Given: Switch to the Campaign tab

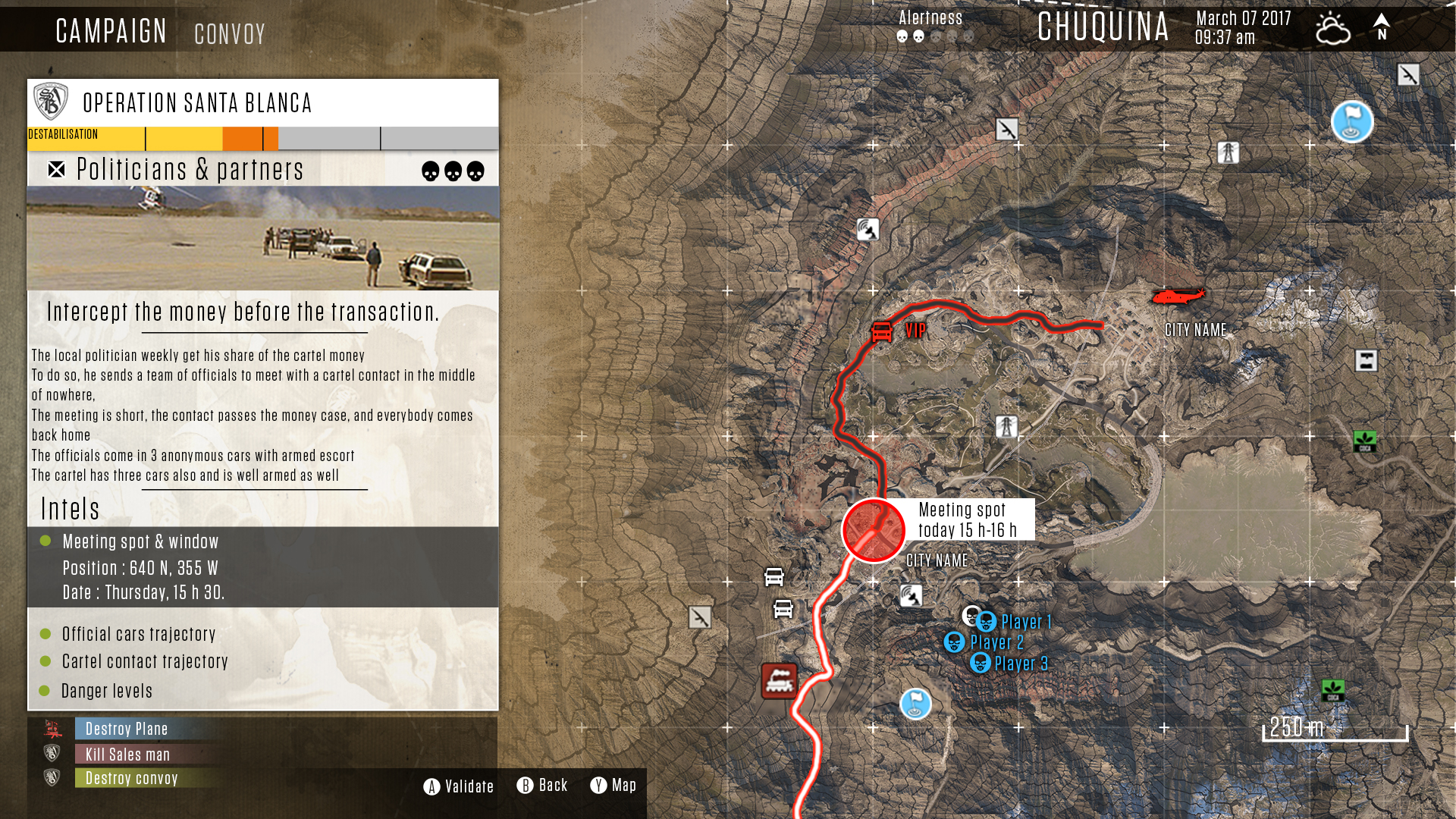Looking at the screenshot, I should 111,31.
